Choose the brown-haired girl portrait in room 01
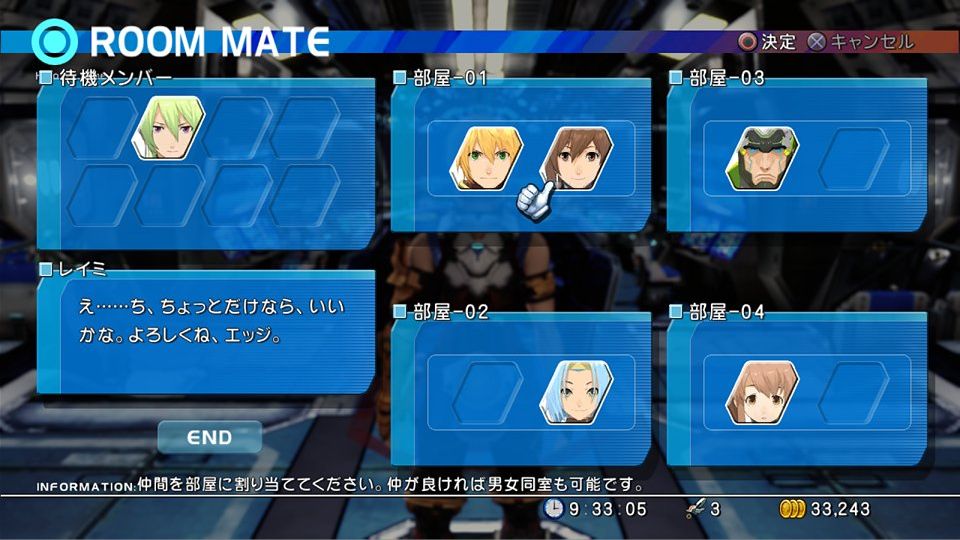The height and width of the screenshot is (540, 960). [x=576, y=158]
